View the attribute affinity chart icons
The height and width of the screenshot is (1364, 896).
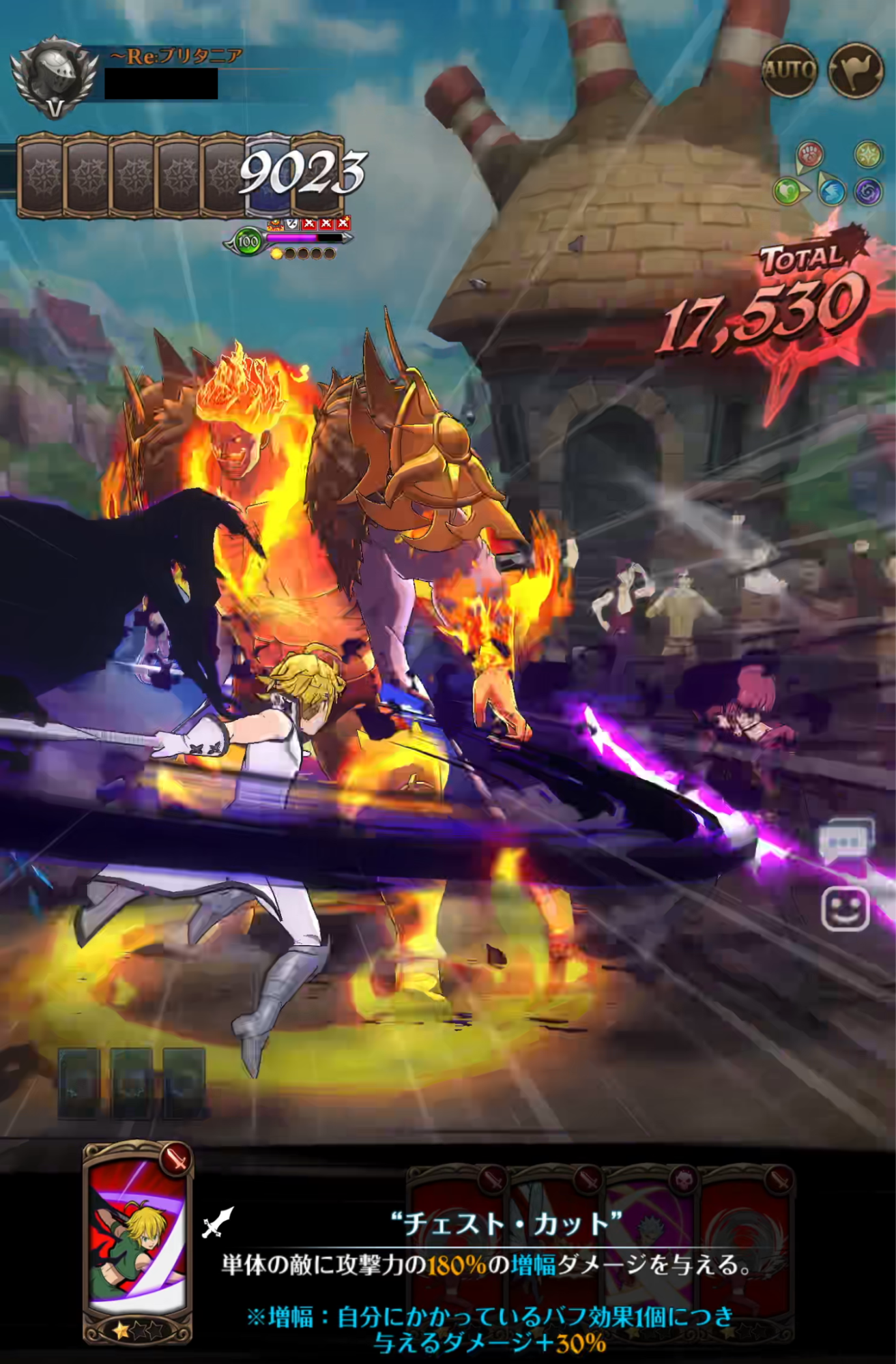pyautogui.click(x=828, y=173)
